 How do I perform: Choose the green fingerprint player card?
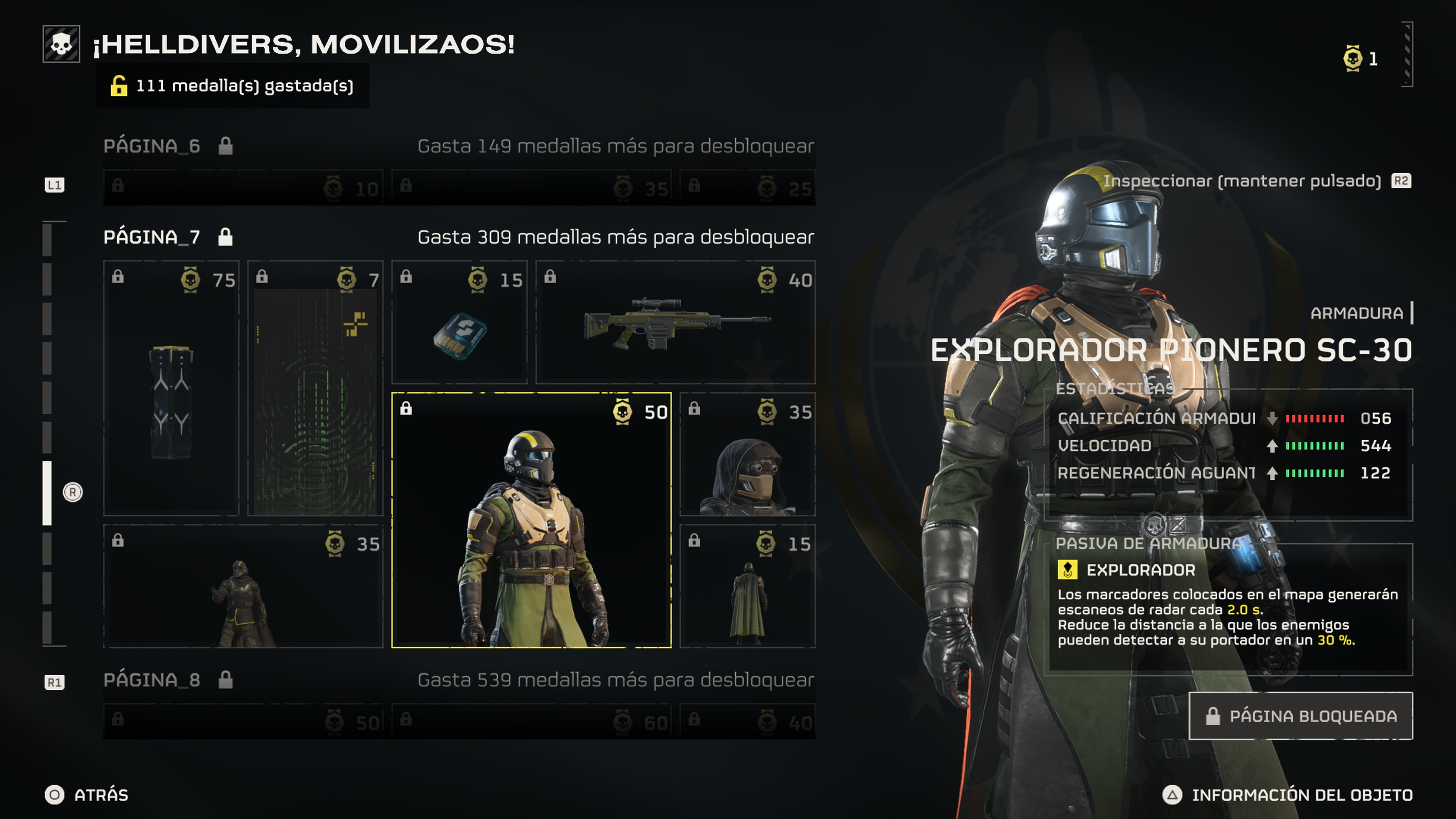click(315, 388)
